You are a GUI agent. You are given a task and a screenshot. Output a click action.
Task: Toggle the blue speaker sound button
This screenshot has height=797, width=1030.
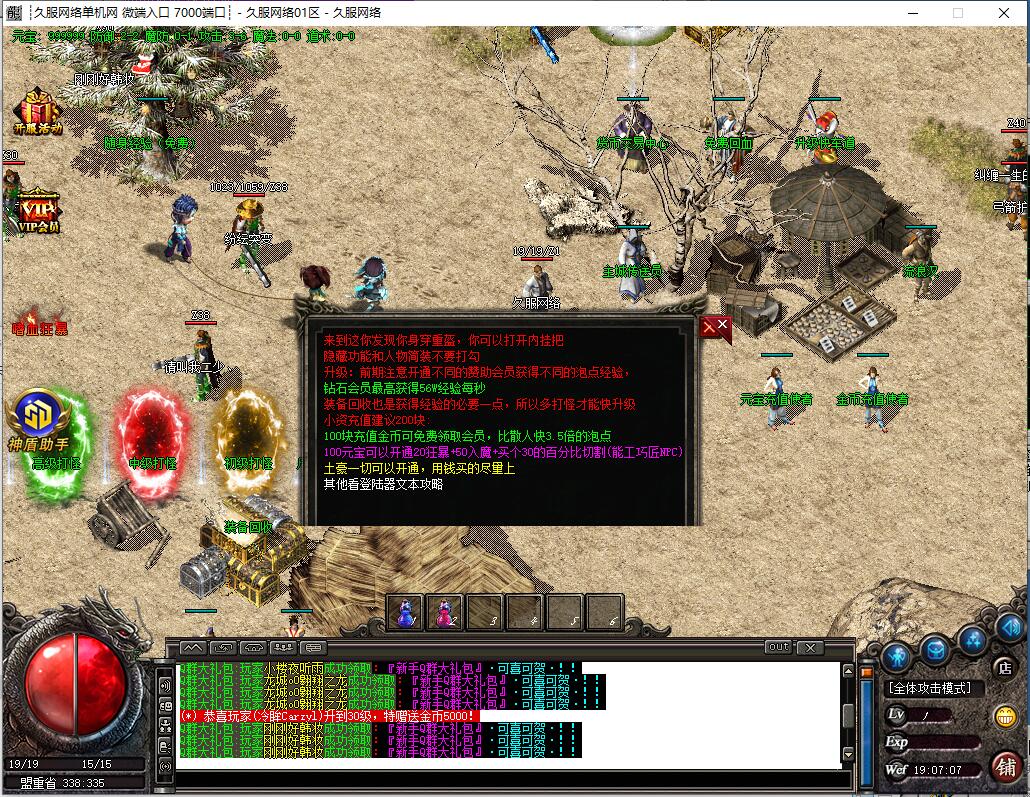[1009, 628]
